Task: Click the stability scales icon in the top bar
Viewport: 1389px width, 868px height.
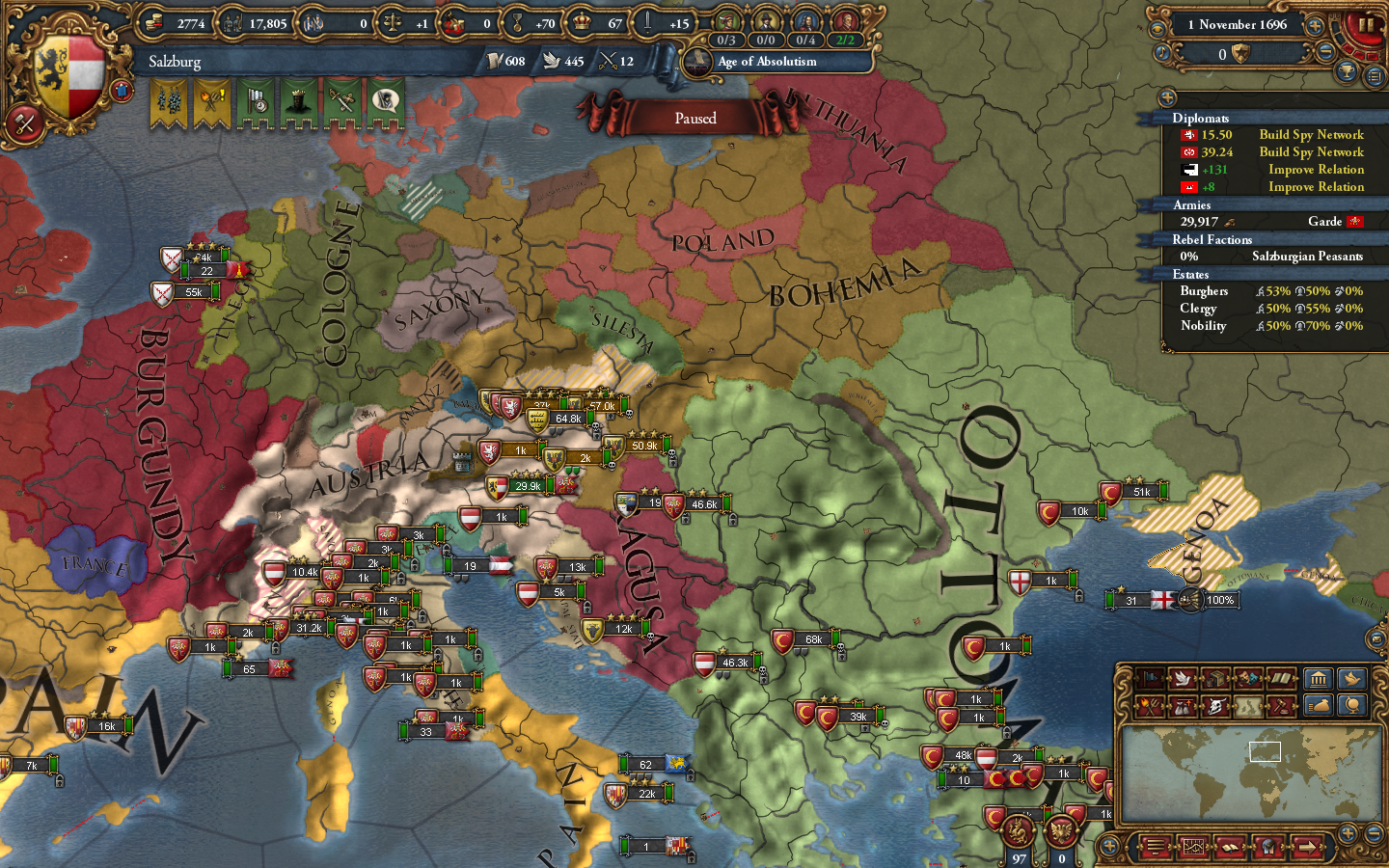Action: tap(392, 23)
